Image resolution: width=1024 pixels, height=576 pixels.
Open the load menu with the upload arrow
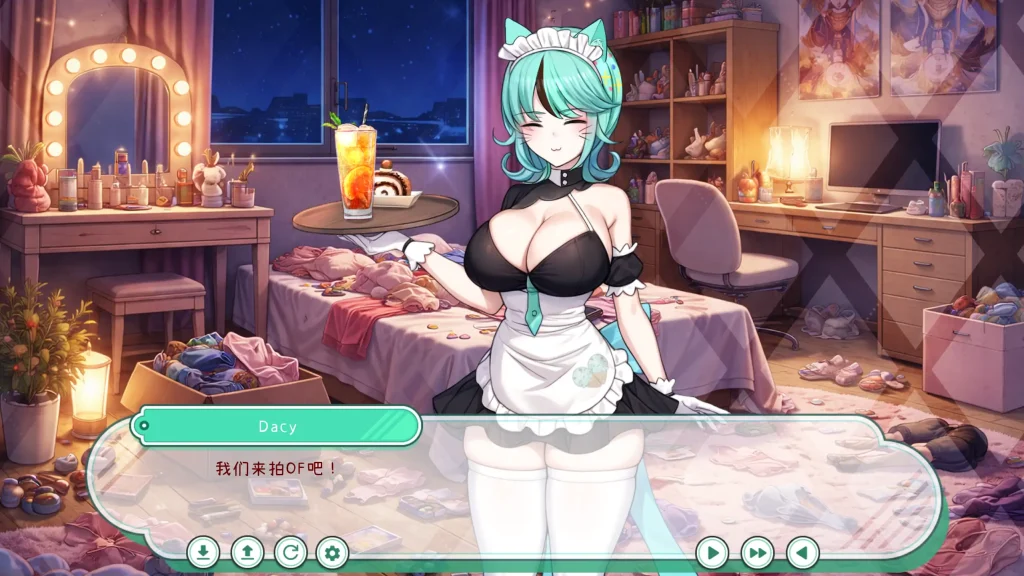point(247,551)
